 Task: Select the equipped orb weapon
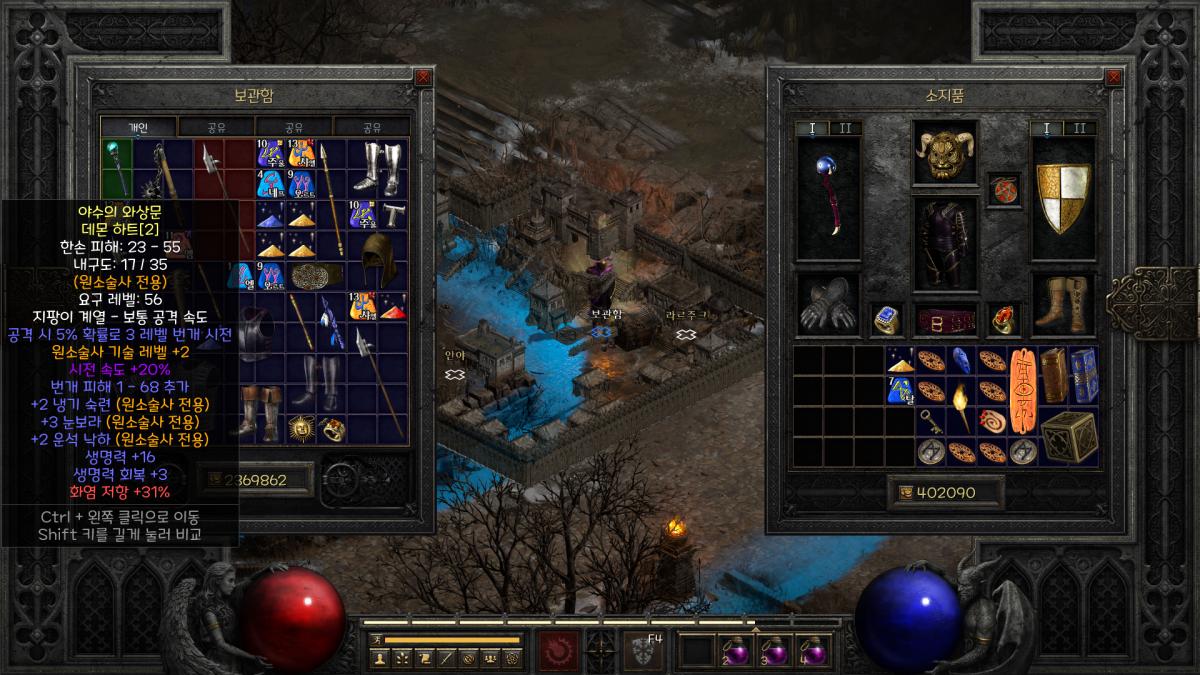pos(828,200)
